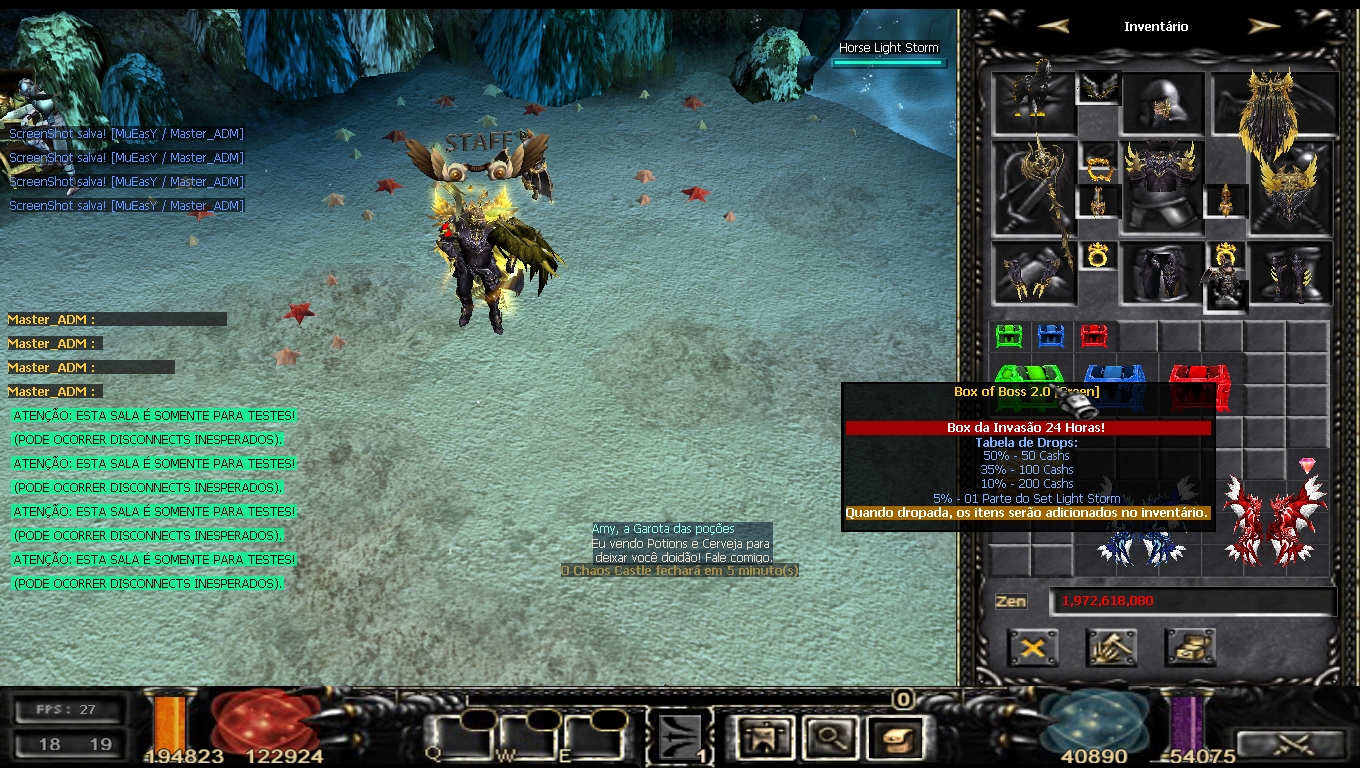Select the equipped black horse pet slot

(1034, 100)
